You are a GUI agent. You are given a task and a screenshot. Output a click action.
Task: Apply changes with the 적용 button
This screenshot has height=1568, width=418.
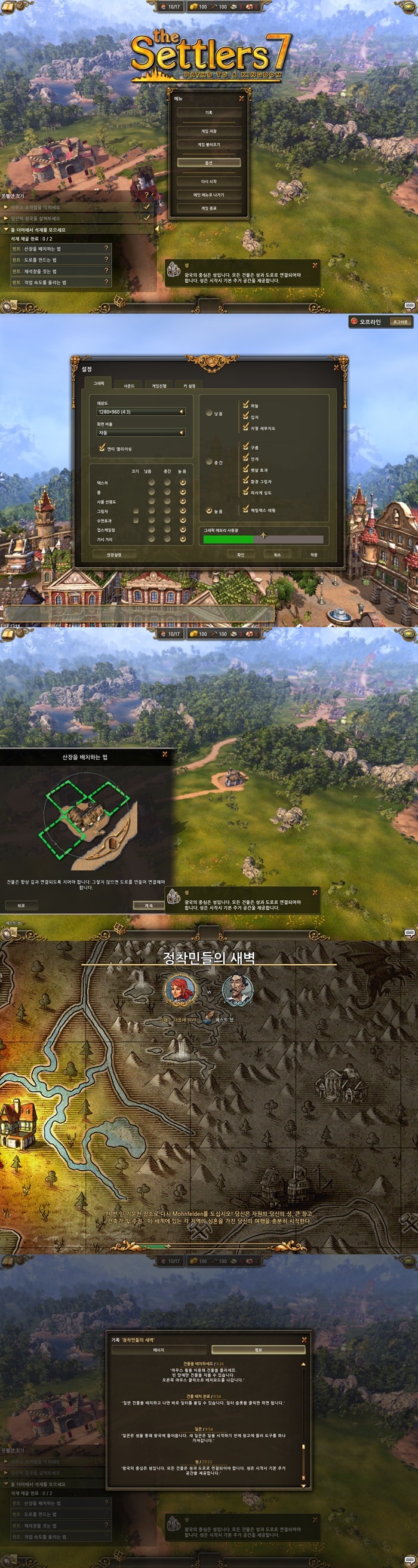(314, 554)
